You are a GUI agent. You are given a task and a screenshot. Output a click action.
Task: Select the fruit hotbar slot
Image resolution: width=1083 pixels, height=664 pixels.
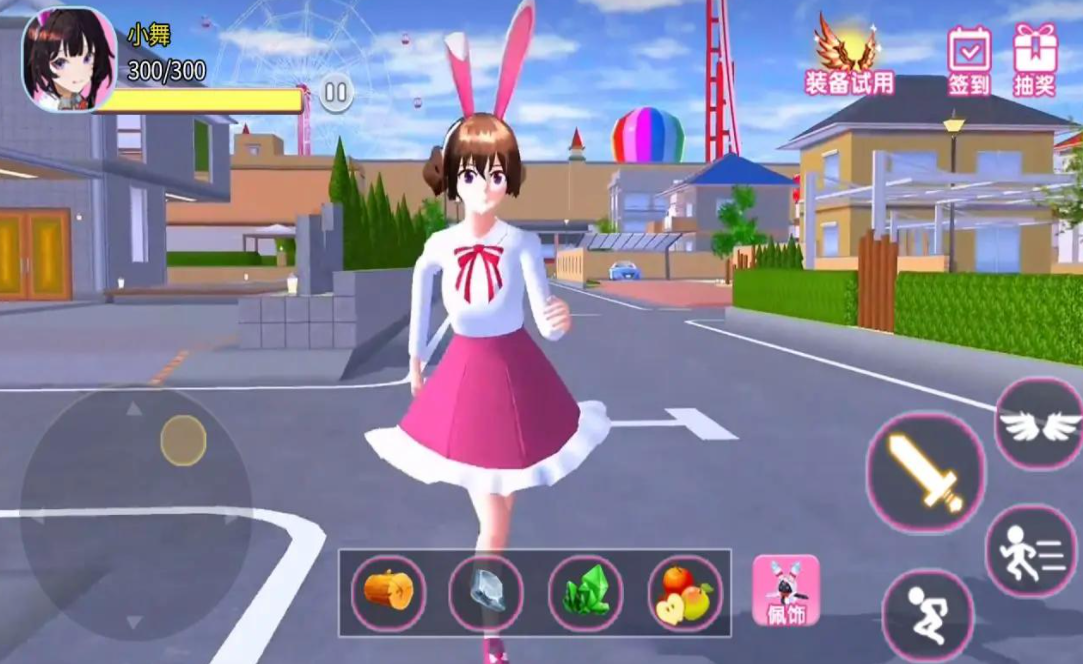coord(684,593)
